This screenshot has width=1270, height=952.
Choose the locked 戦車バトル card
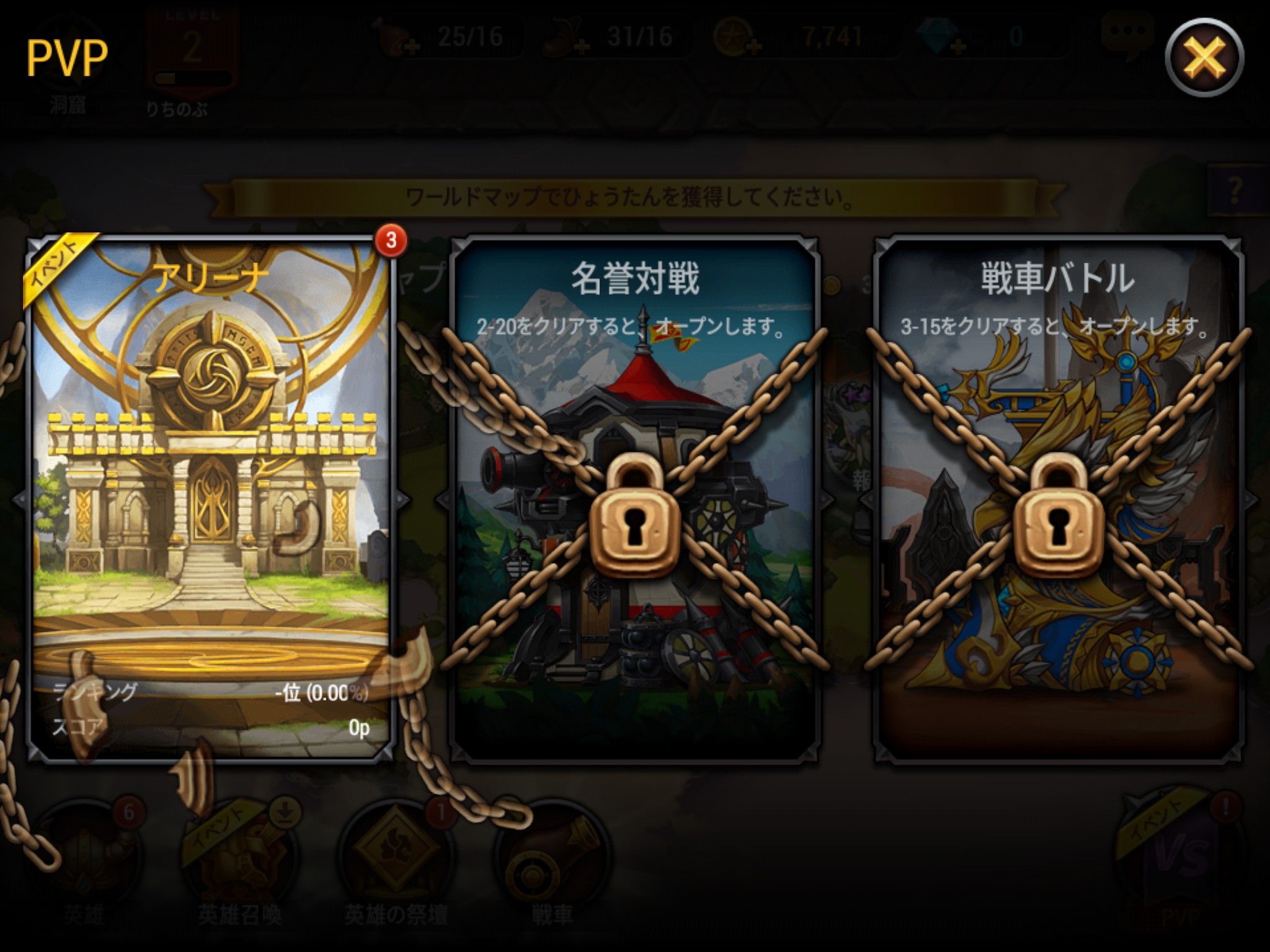(x=1058, y=496)
